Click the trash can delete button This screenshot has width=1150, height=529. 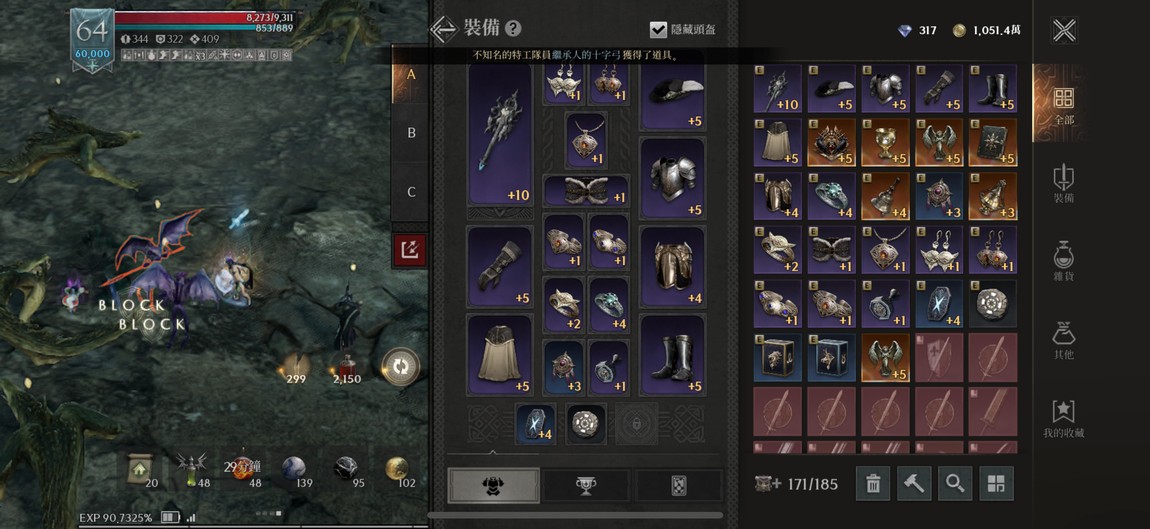click(873, 484)
